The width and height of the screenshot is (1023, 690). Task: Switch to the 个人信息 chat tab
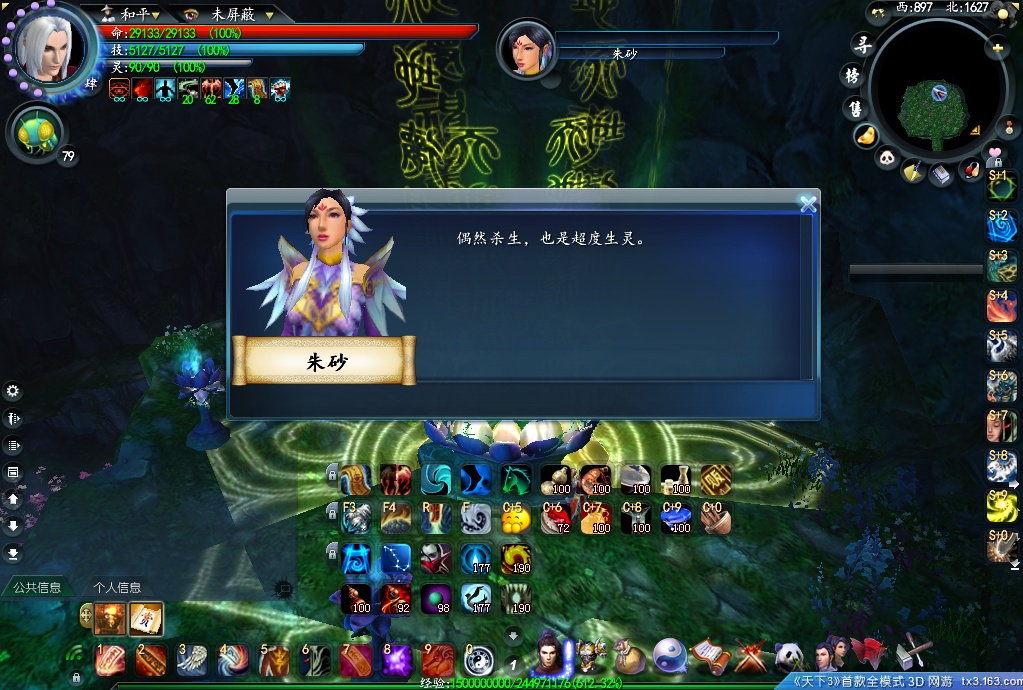point(117,587)
